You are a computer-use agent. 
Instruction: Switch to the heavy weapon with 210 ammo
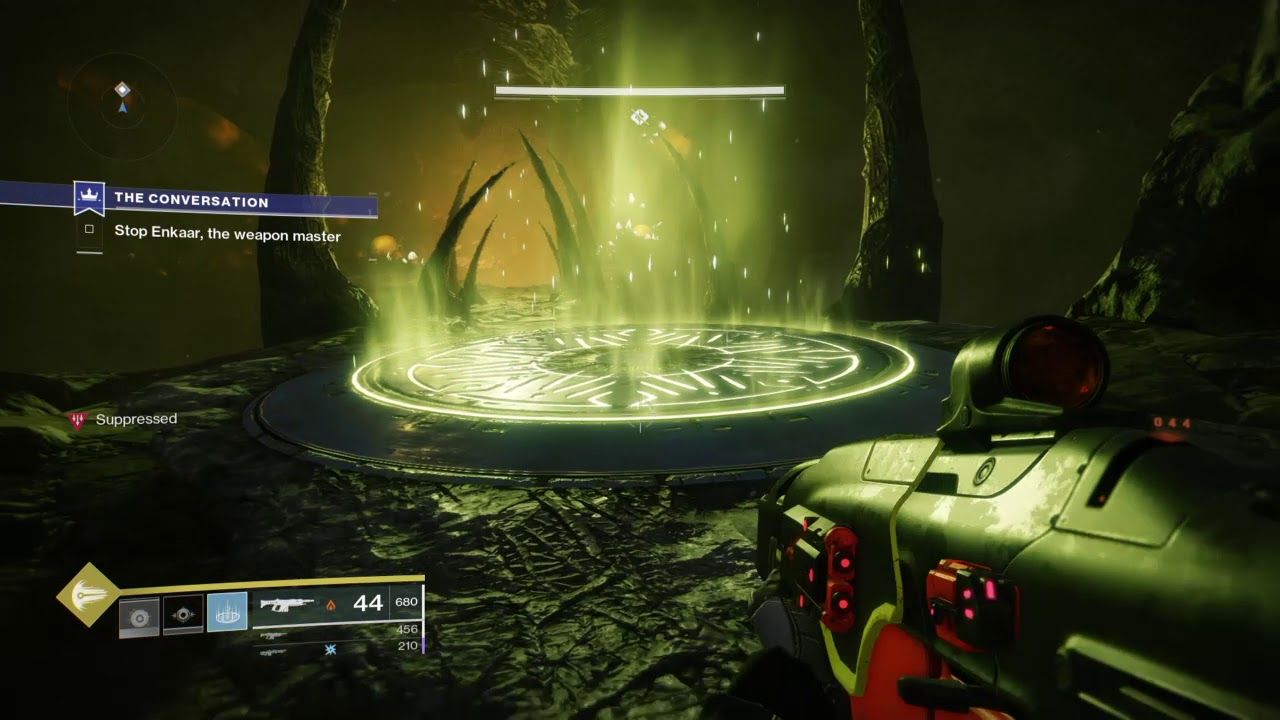271,651
